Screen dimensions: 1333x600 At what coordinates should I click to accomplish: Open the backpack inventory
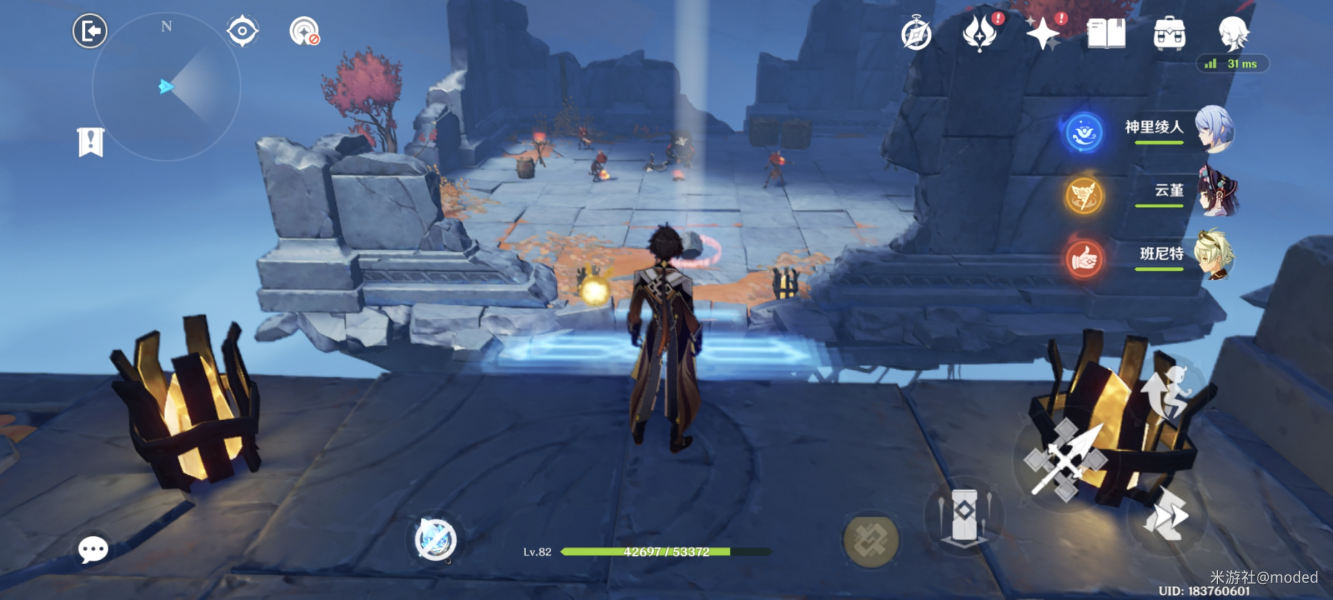coord(1169,33)
